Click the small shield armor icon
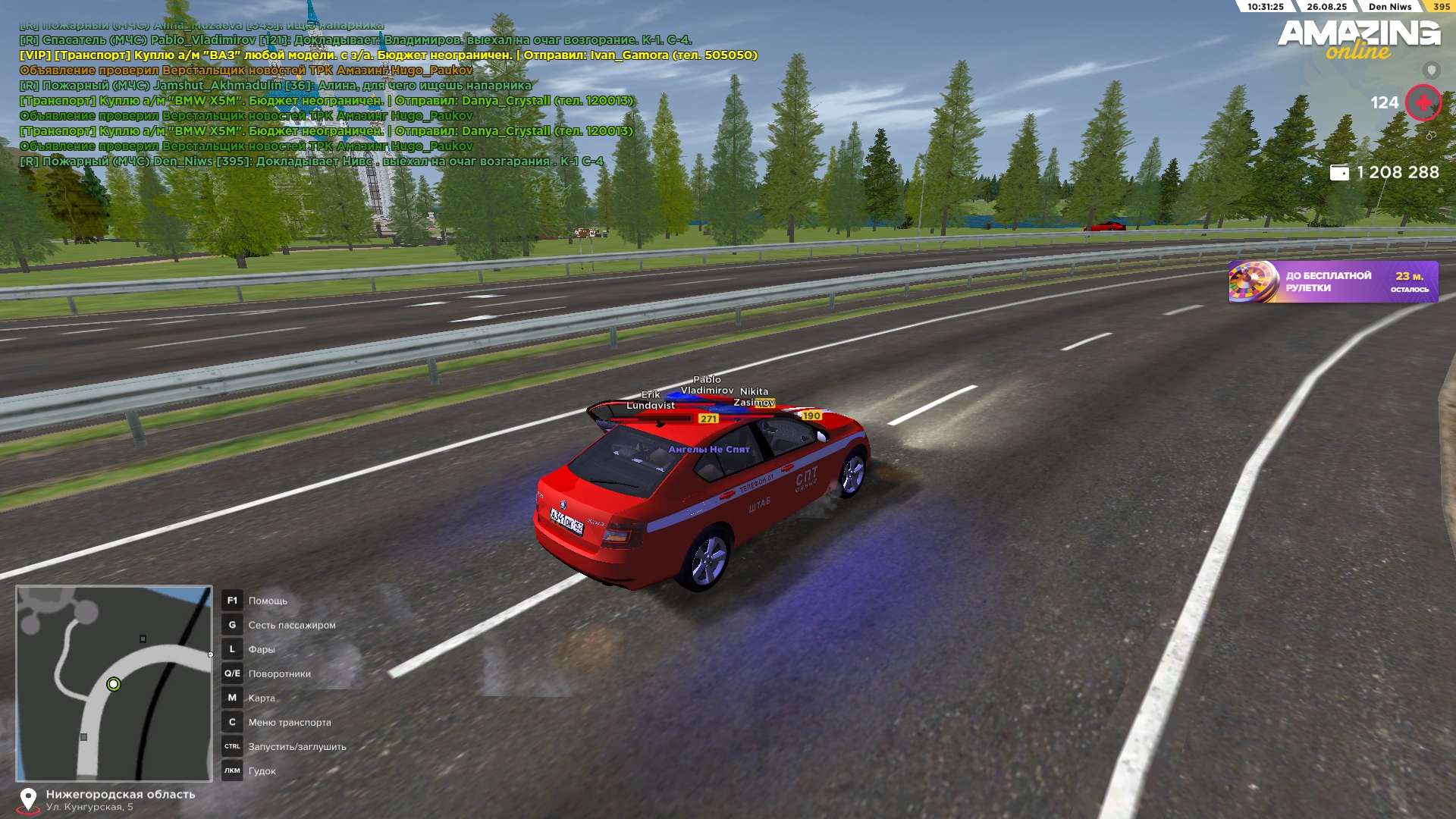Image resolution: width=1456 pixels, height=819 pixels. 1431,71
